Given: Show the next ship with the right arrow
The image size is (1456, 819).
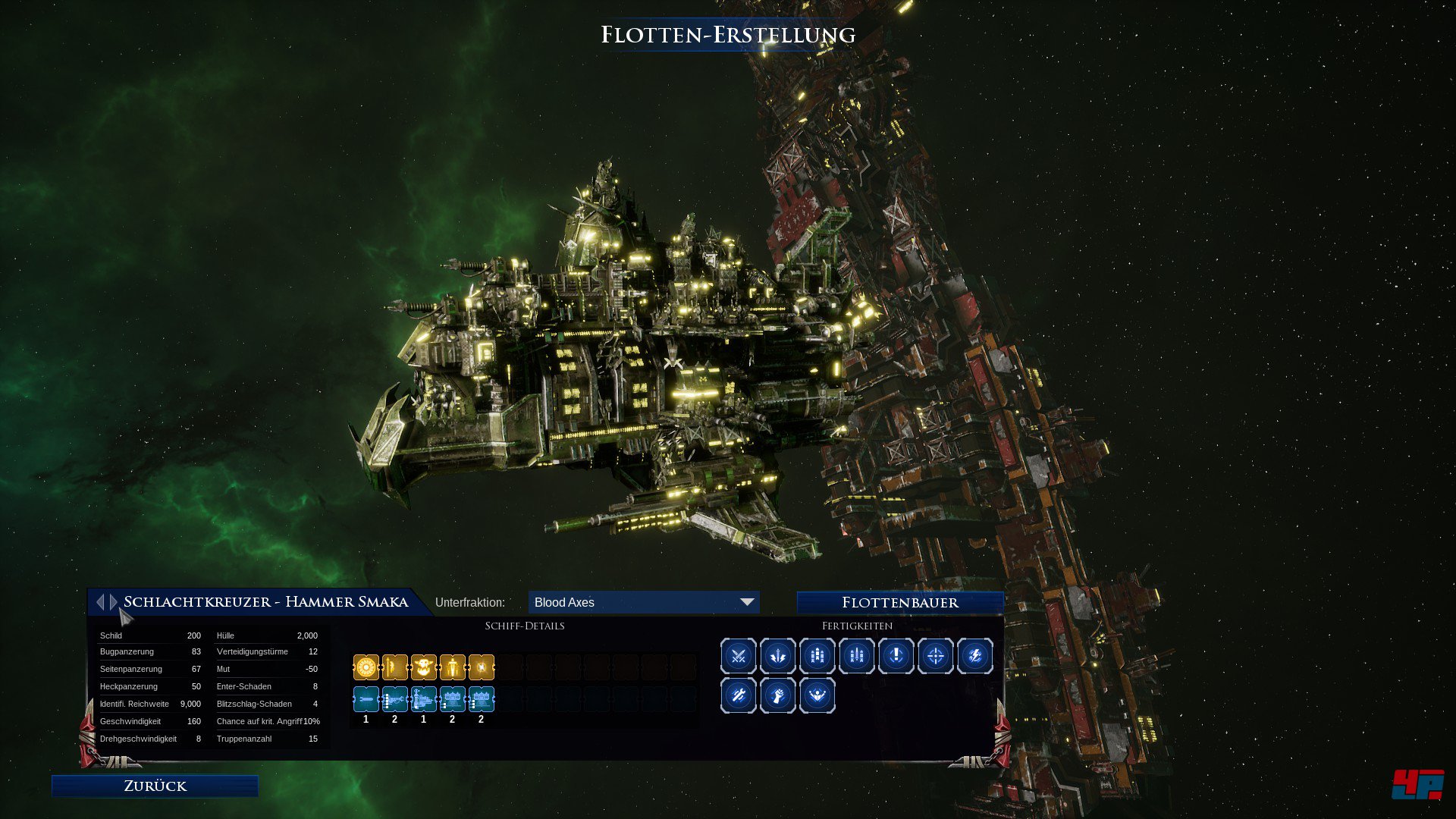Looking at the screenshot, I should click(x=114, y=602).
